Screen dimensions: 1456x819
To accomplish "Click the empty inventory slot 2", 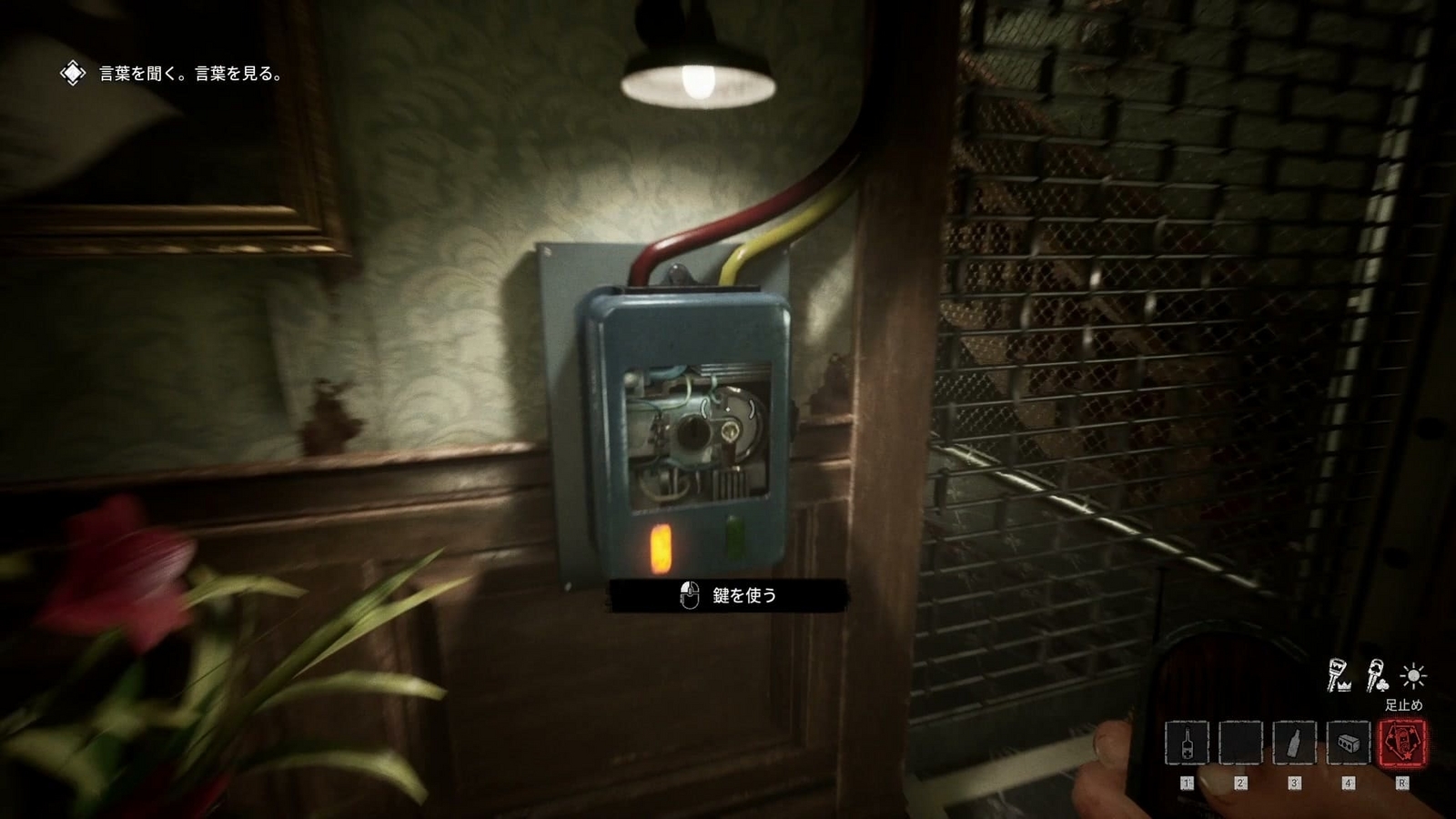I will [x=1241, y=743].
